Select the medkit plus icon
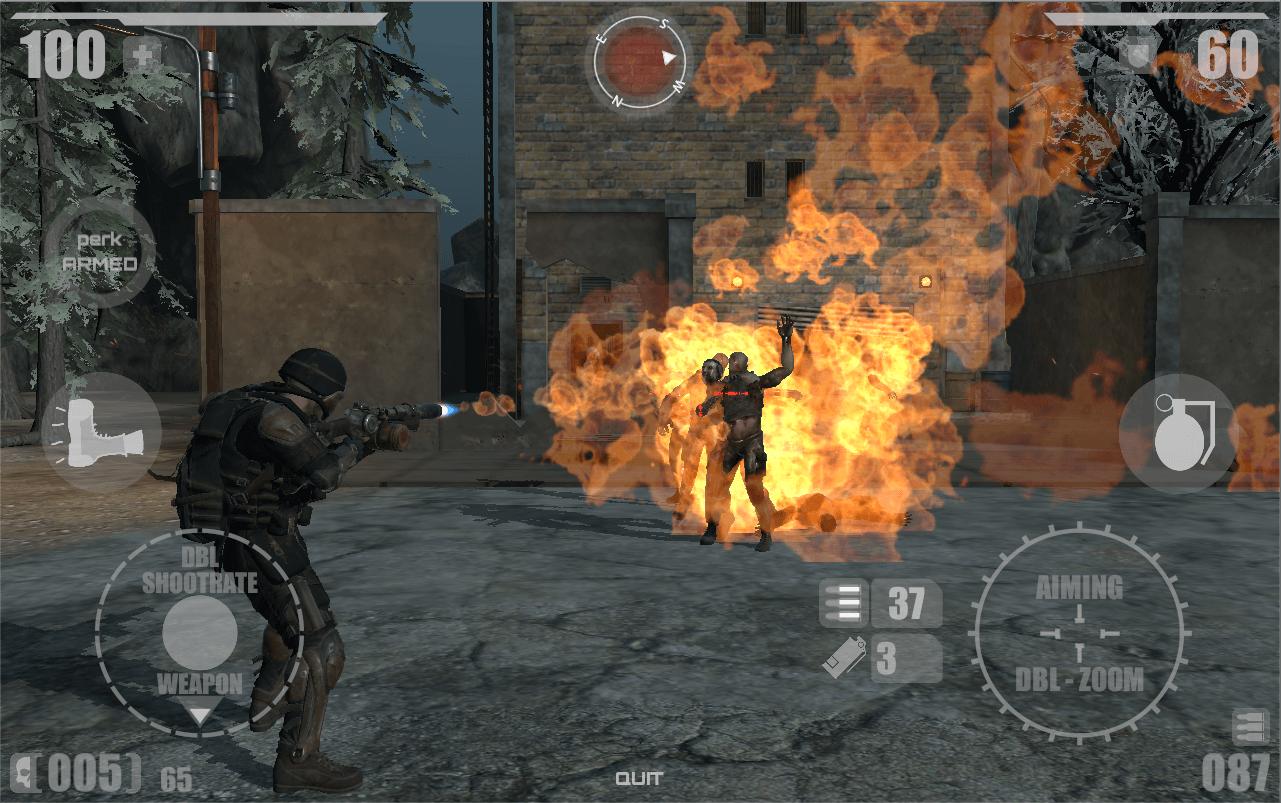This screenshot has width=1281, height=803. [143, 56]
